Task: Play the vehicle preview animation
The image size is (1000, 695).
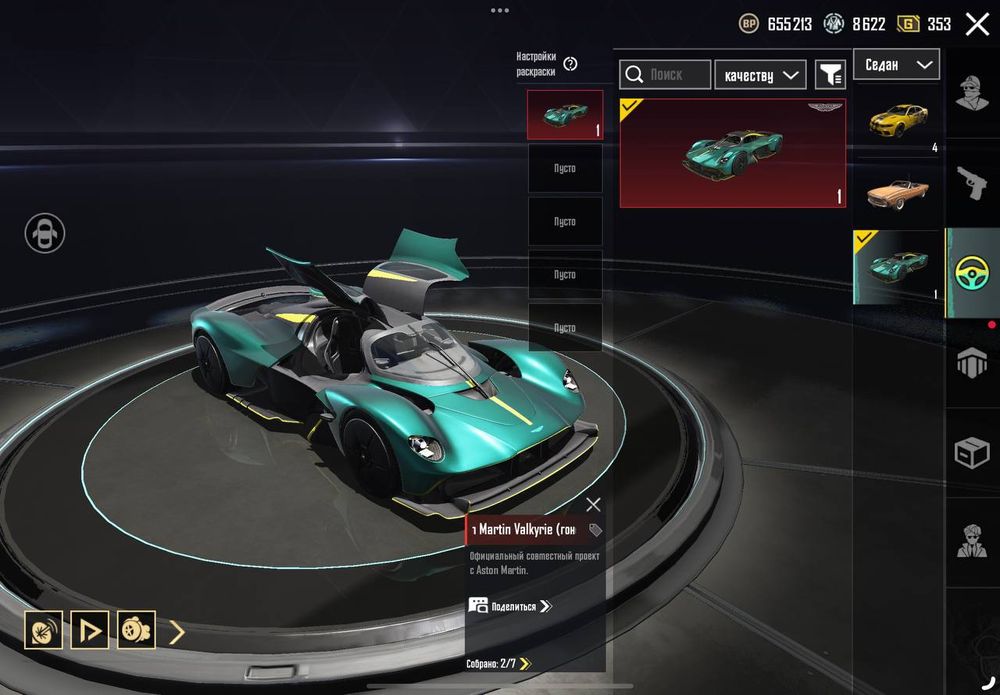Action: pyautogui.click(x=90, y=630)
